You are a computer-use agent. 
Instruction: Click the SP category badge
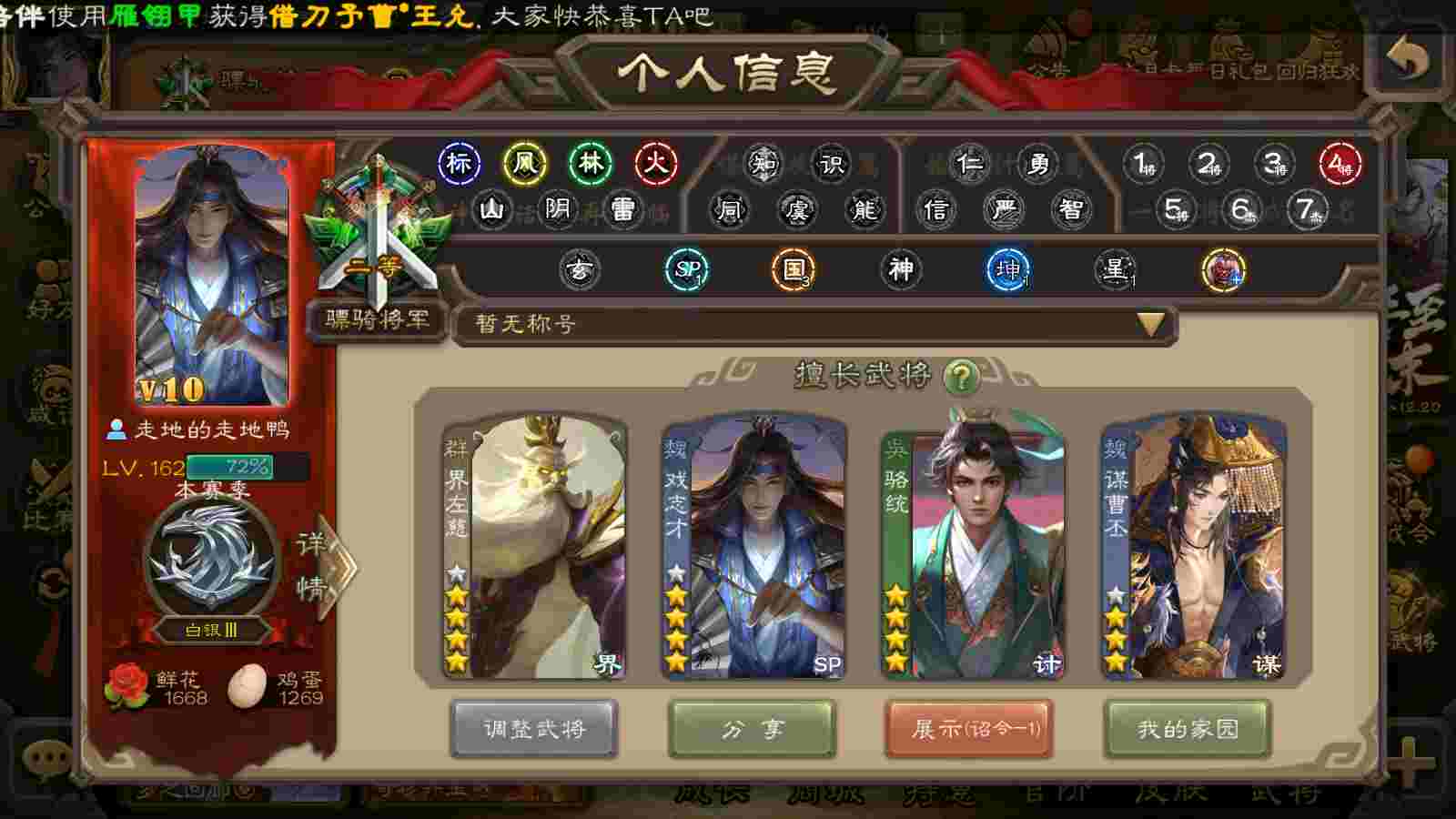[687, 269]
